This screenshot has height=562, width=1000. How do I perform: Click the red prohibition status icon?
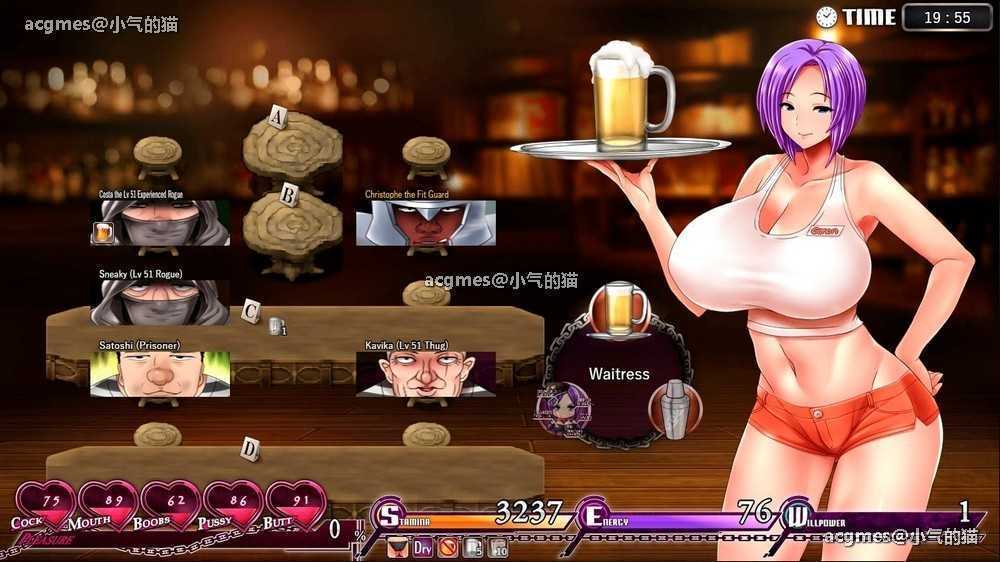click(449, 548)
